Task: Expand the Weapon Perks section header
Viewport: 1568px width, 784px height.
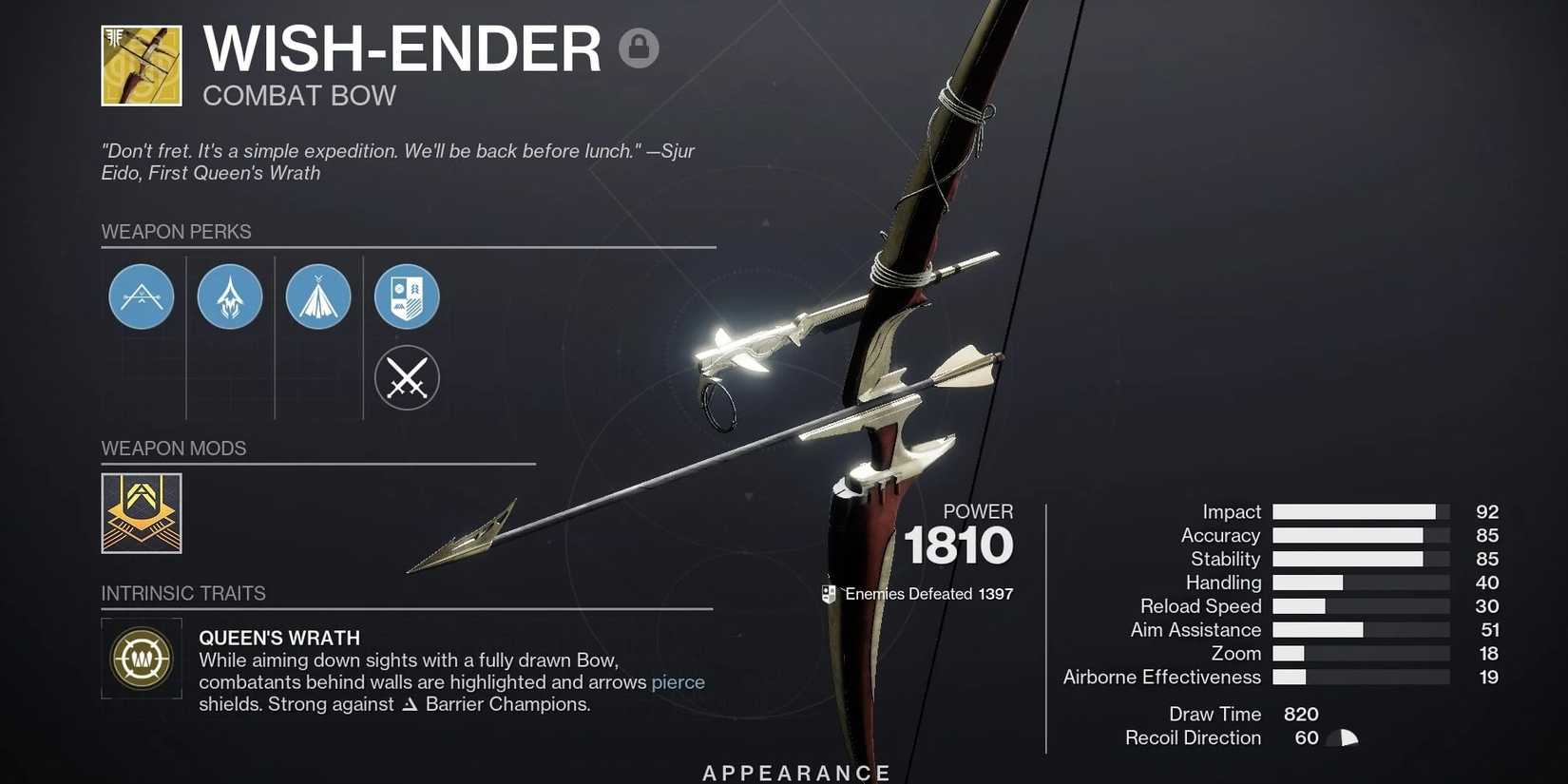Action: (x=176, y=231)
